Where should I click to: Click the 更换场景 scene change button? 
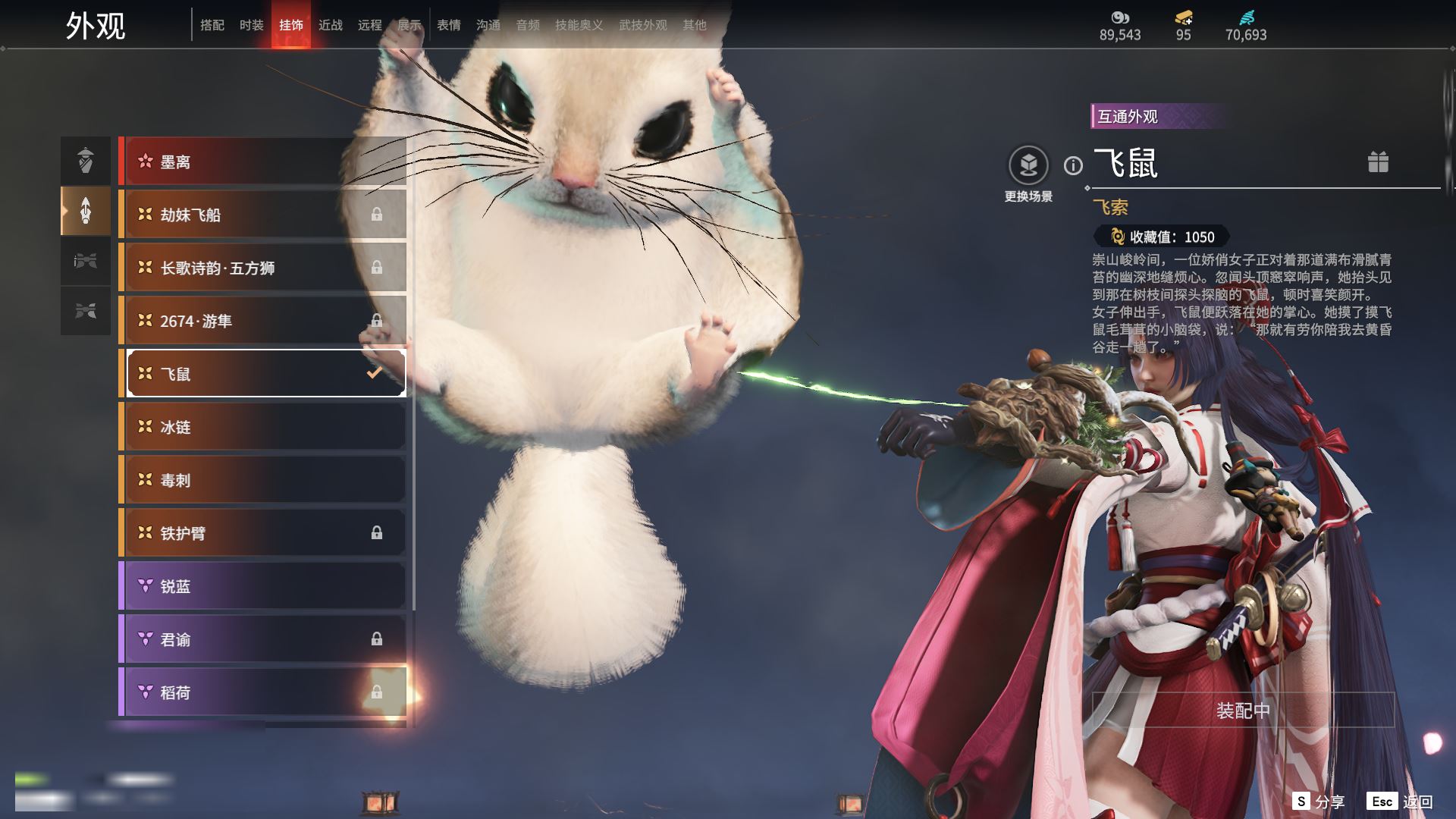point(1028,166)
